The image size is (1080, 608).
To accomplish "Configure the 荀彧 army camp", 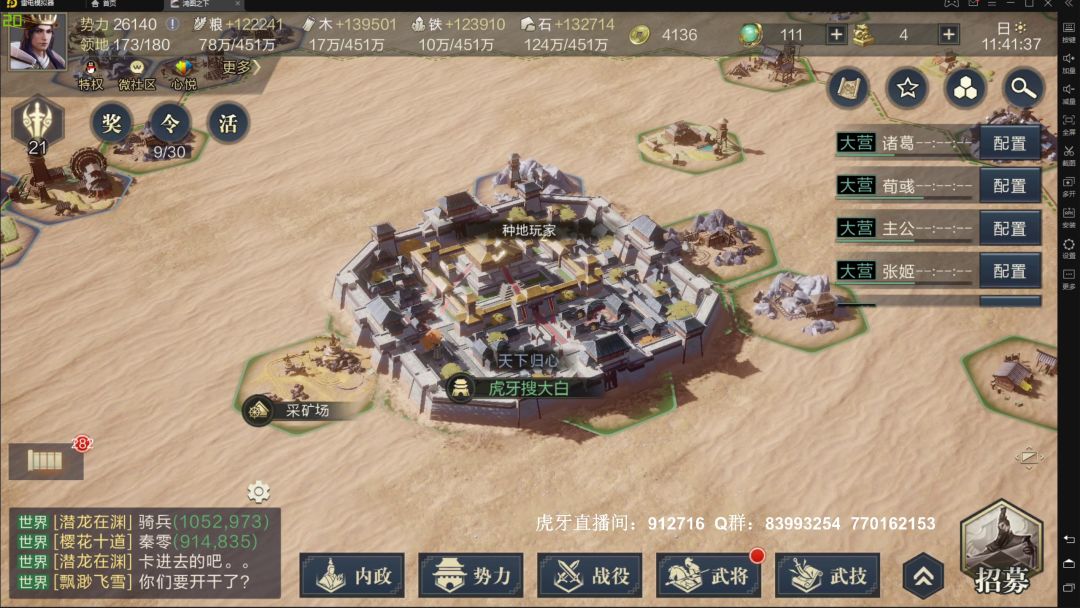I will click(x=1010, y=186).
